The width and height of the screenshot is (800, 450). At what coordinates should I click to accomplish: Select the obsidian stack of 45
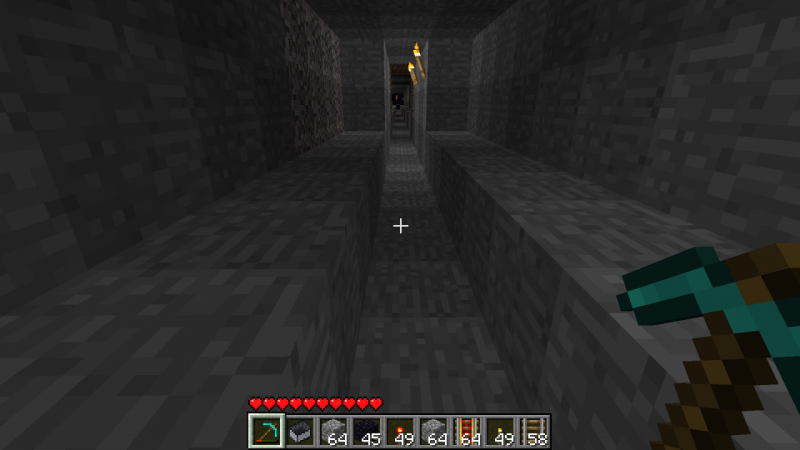tap(366, 431)
